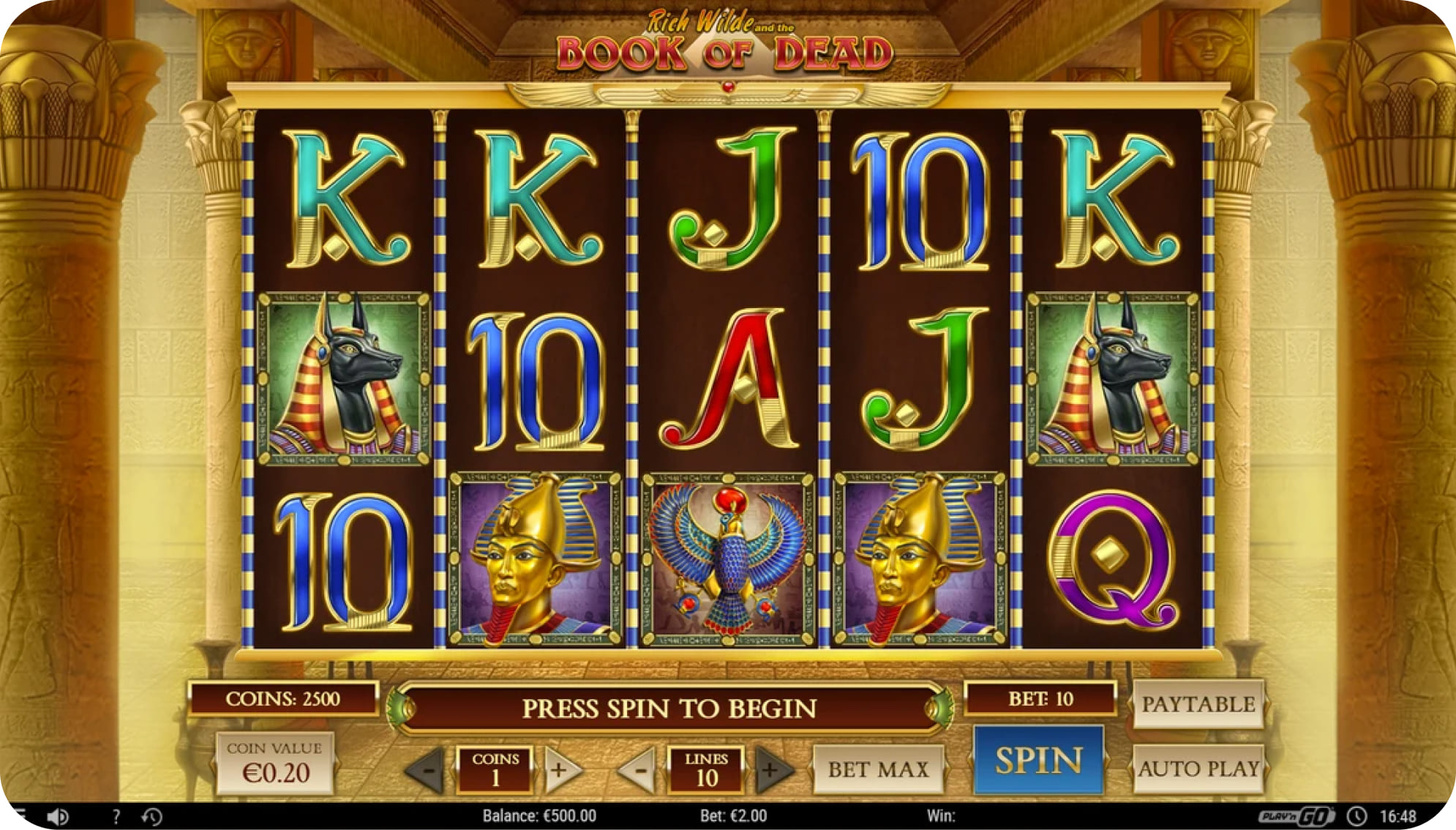This screenshot has width=1456, height=830.
Task: Change the coin value of €0.20
Action: (x=275, y=764)
